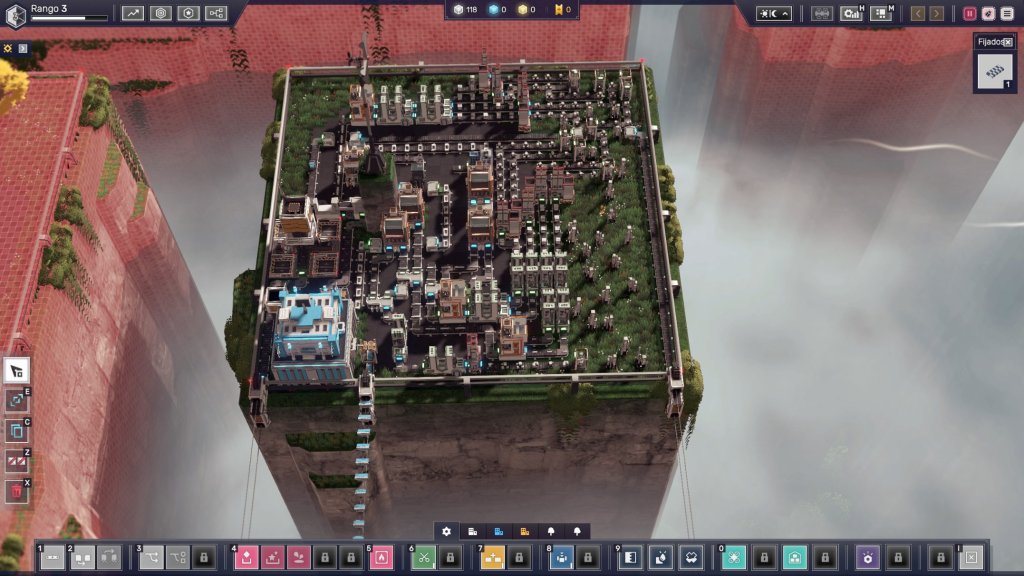Click the toolbar's rightmost X button
The image size is (1024, 576).
(971, 557)
